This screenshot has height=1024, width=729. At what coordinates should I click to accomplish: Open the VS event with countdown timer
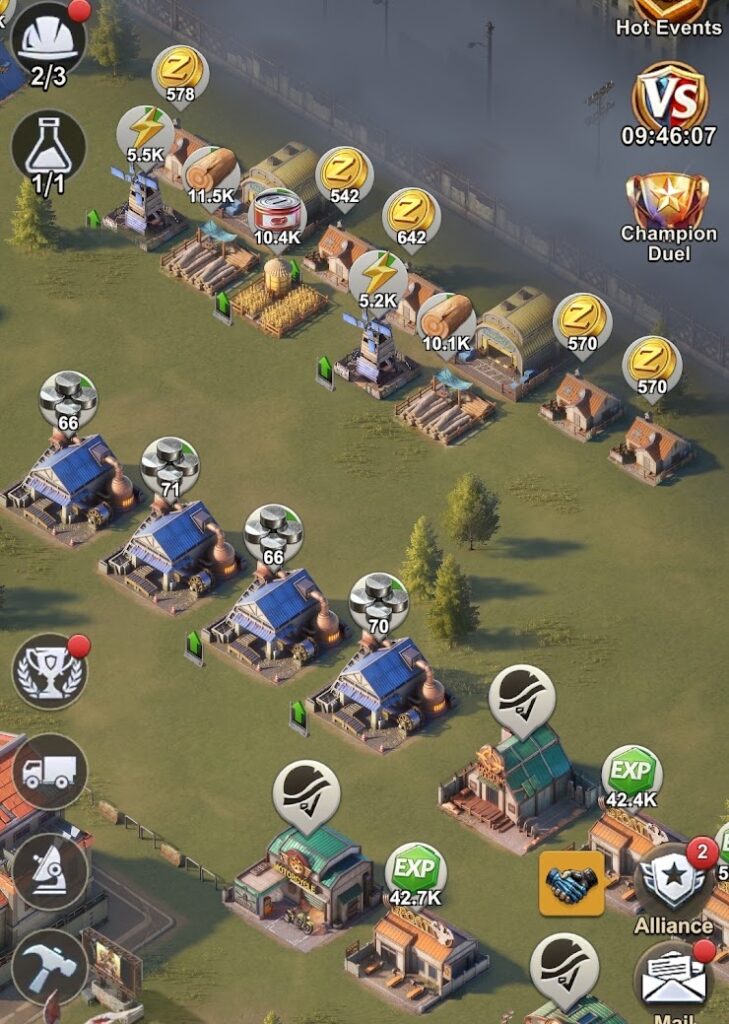(669, 101)
